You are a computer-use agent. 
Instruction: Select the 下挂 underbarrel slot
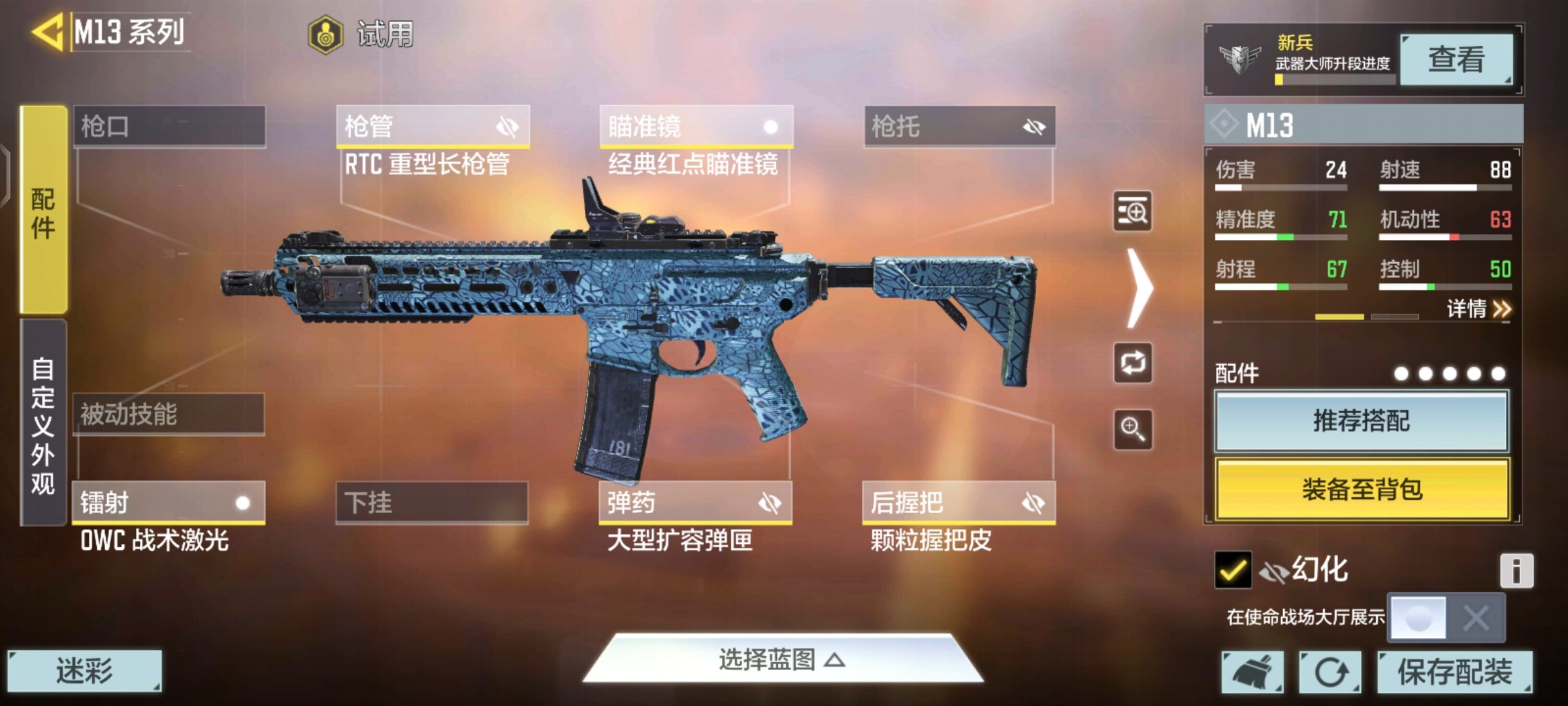click(x=432, y=503)
